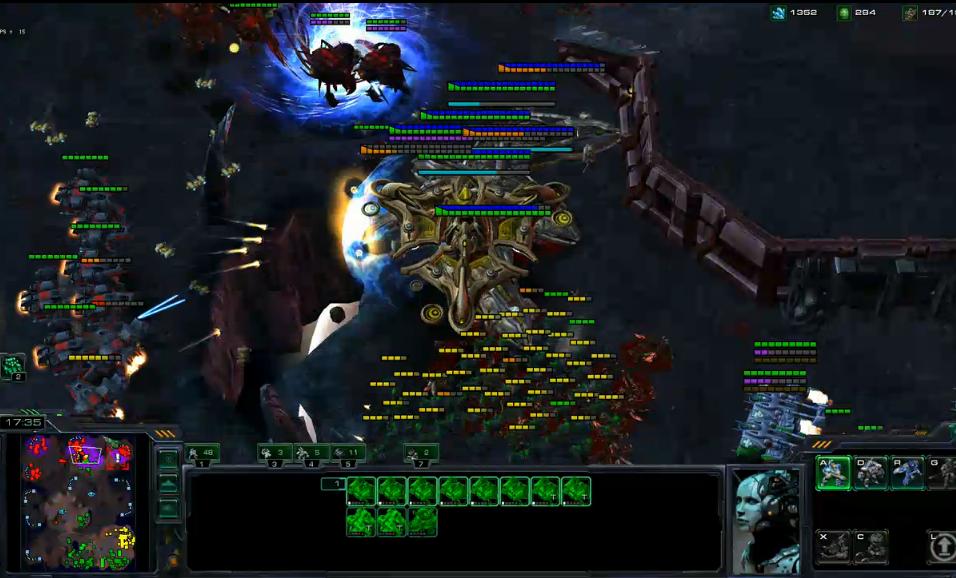Select the idle workers icon showing 2
956x578 pixels.
13,366
